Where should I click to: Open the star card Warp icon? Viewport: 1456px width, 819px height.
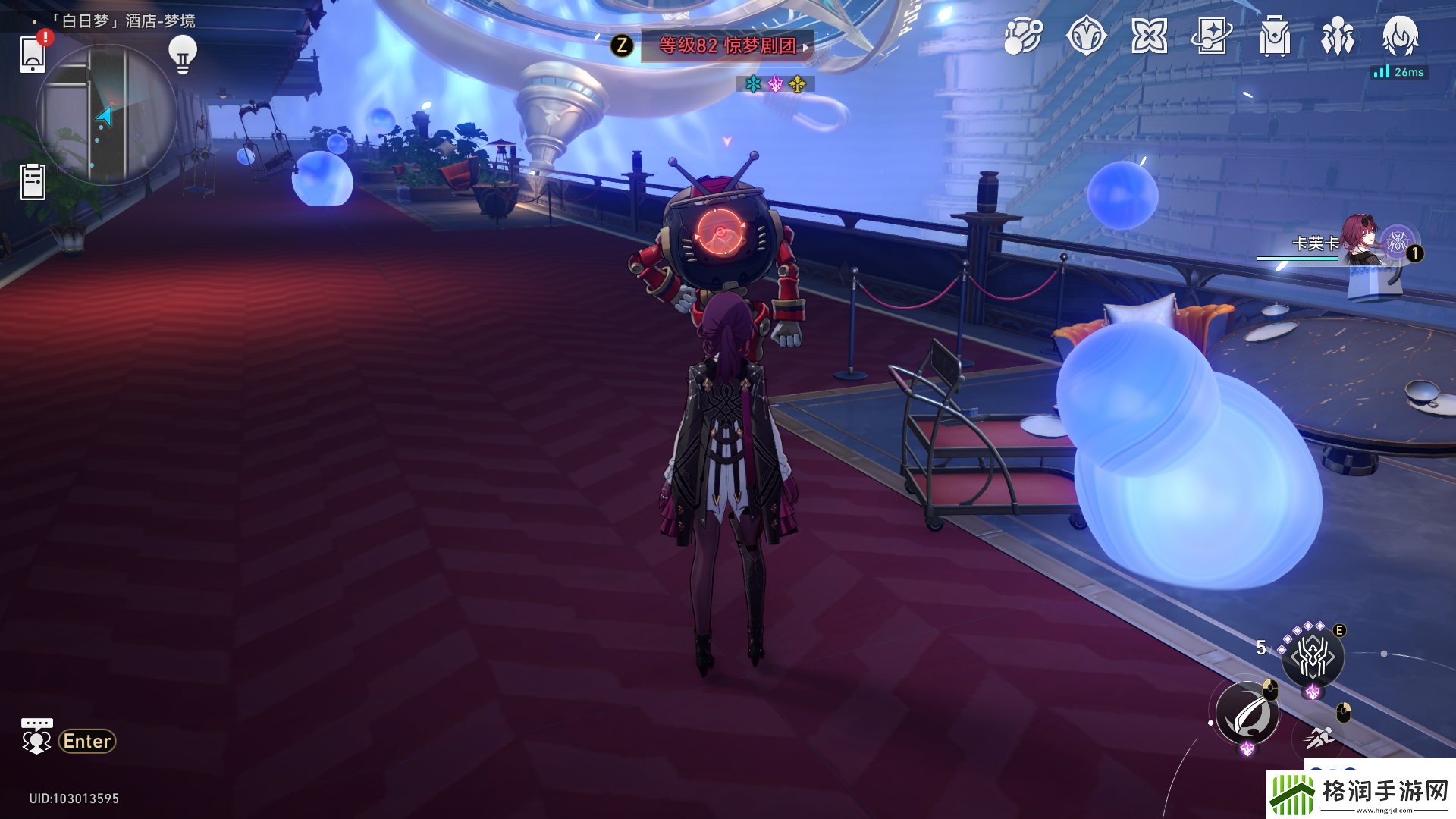click(x=1212, y=36)
